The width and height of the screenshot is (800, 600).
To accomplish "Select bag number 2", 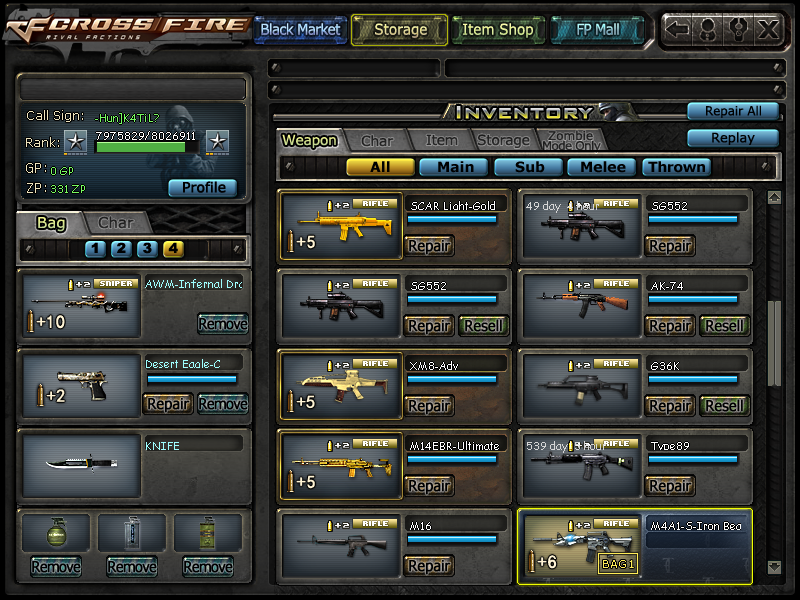I will click(x=121, y=249).
